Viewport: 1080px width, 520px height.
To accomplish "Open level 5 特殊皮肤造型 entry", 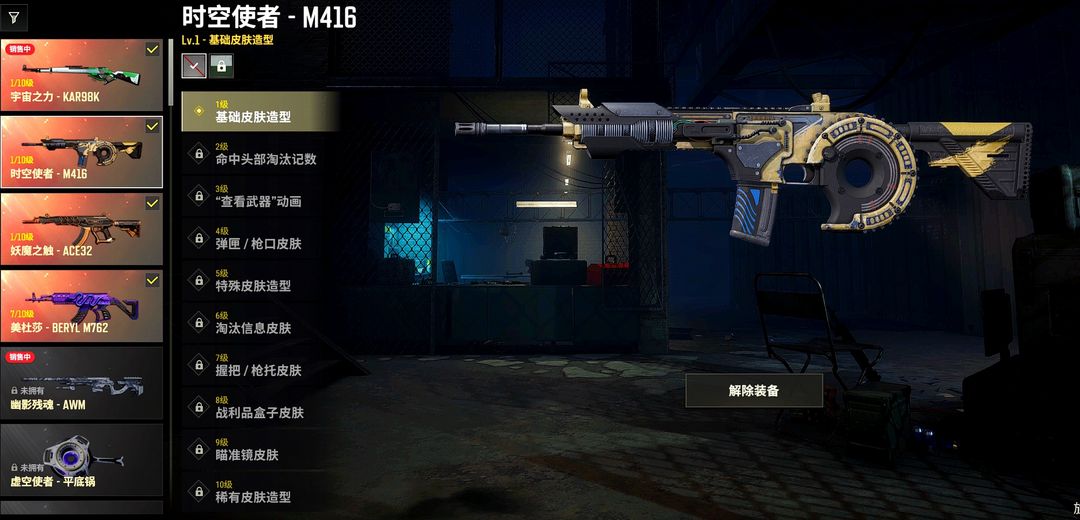I will [x=260, y=280].
